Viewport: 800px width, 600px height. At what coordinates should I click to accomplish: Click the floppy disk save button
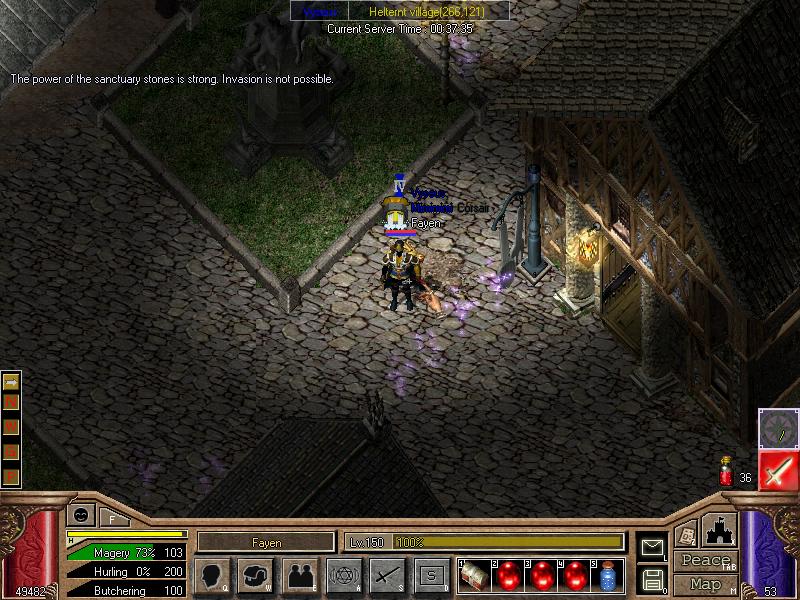pyautogui.click(x=653, y=578)
